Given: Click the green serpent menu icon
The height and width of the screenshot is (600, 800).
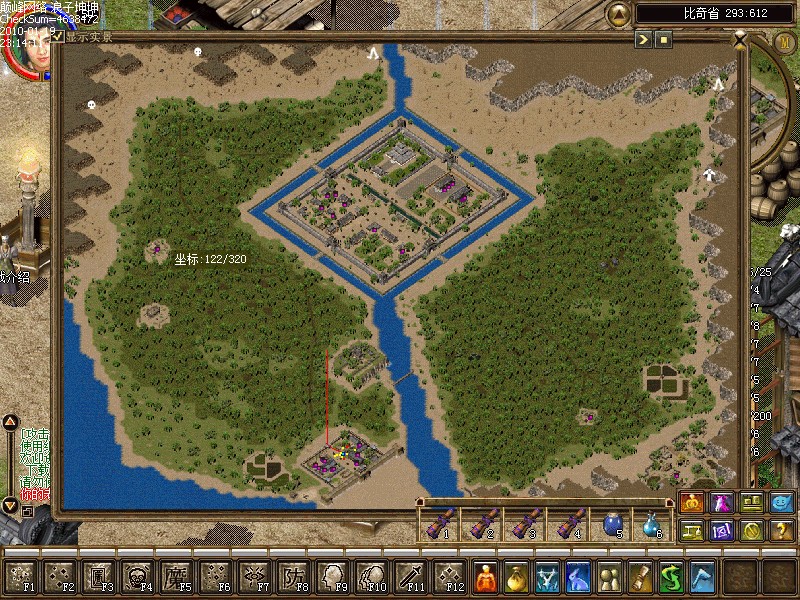Looking at the screenshot, I should (671, 577).
